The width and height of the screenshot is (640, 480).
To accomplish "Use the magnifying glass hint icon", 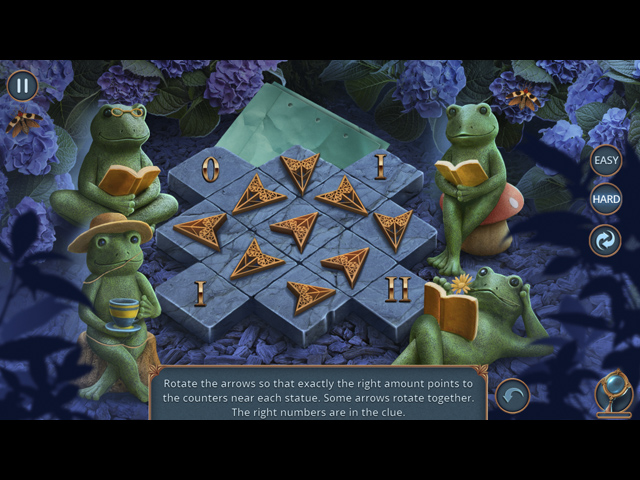I will coord(612,392).
